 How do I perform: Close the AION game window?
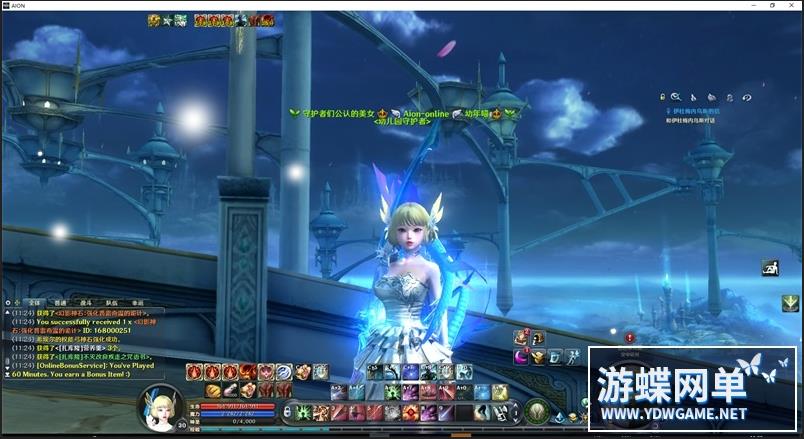click(793, 5)
